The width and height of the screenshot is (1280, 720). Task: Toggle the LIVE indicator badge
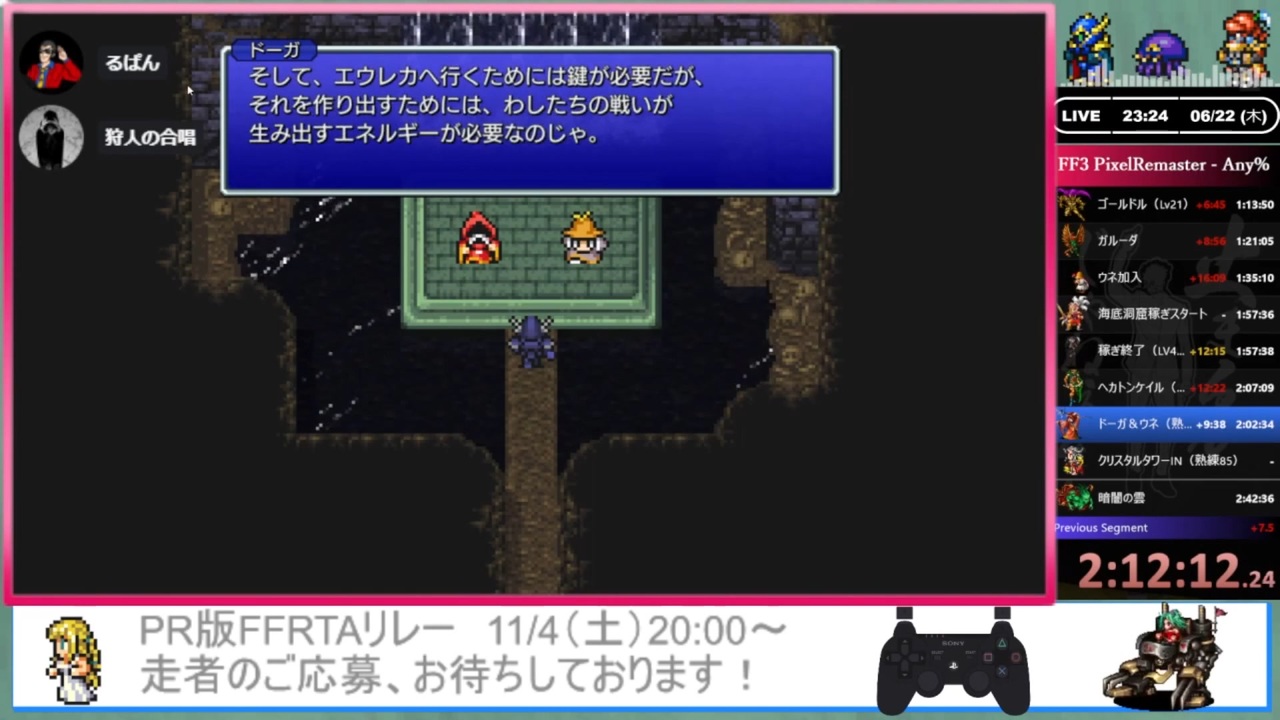(x=1080, y=116)
